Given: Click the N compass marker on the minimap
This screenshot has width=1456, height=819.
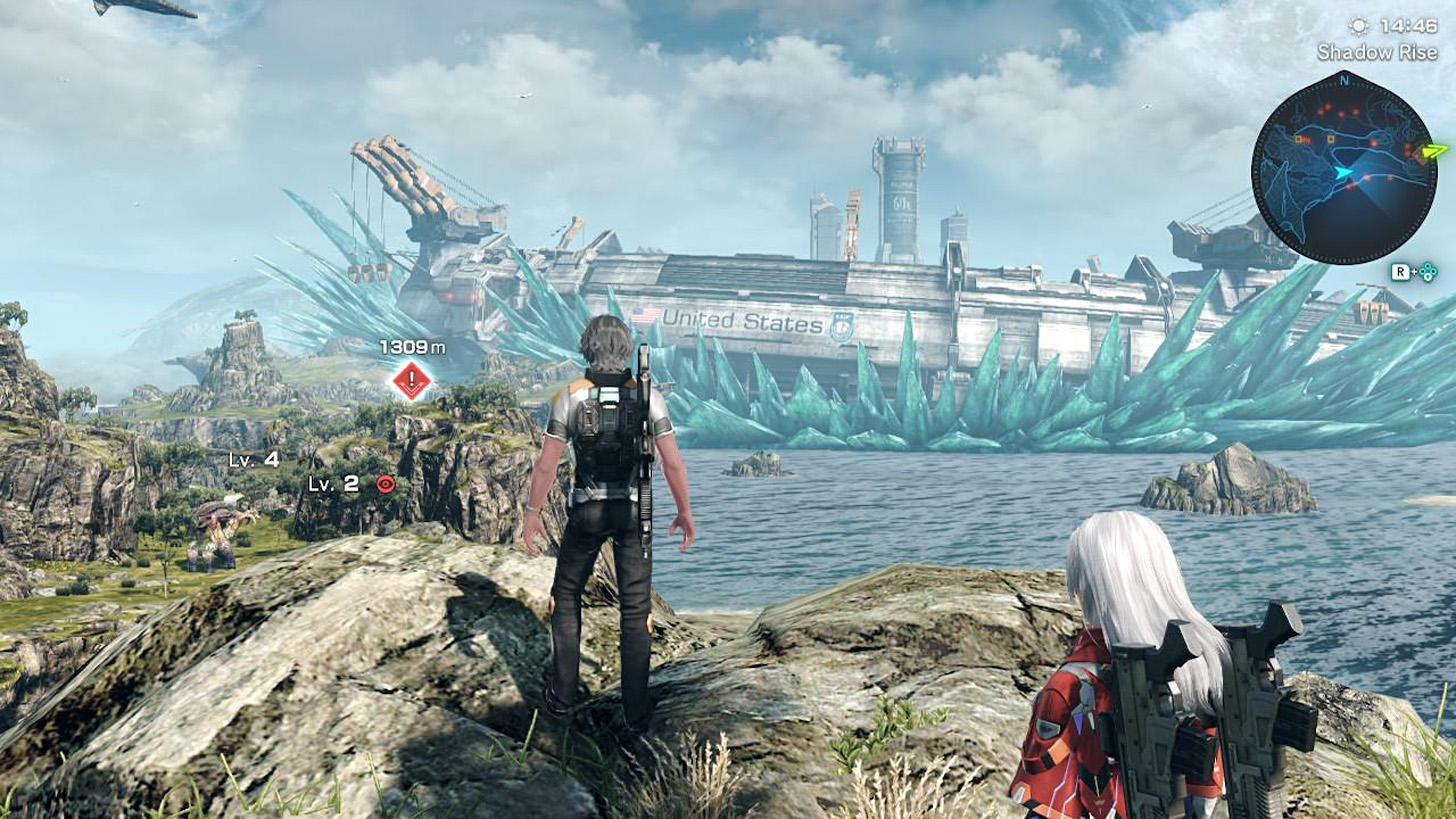Looking at the screenshot, I should (x=1344, y=82).
